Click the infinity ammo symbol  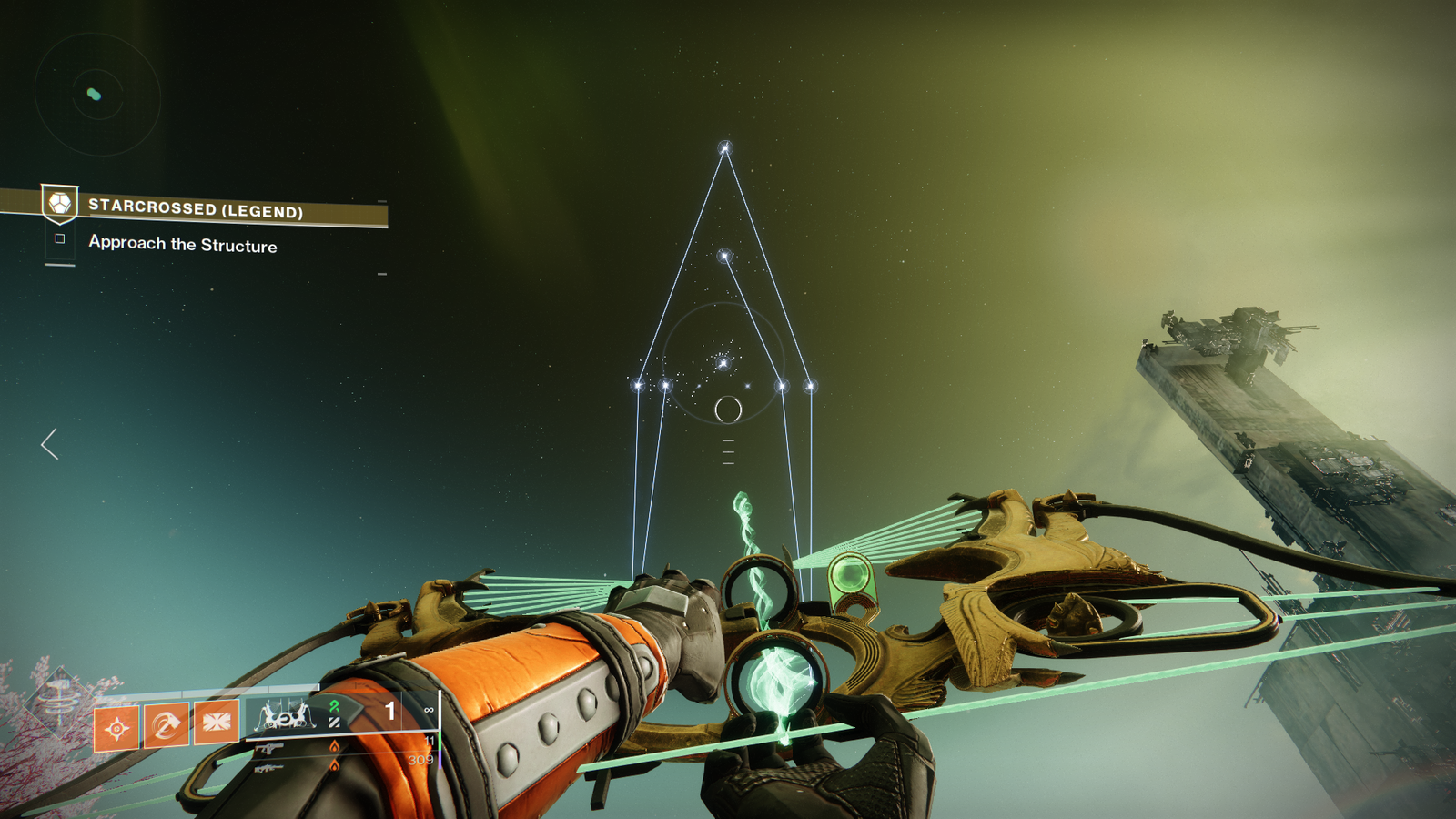(x=428, y=709)
